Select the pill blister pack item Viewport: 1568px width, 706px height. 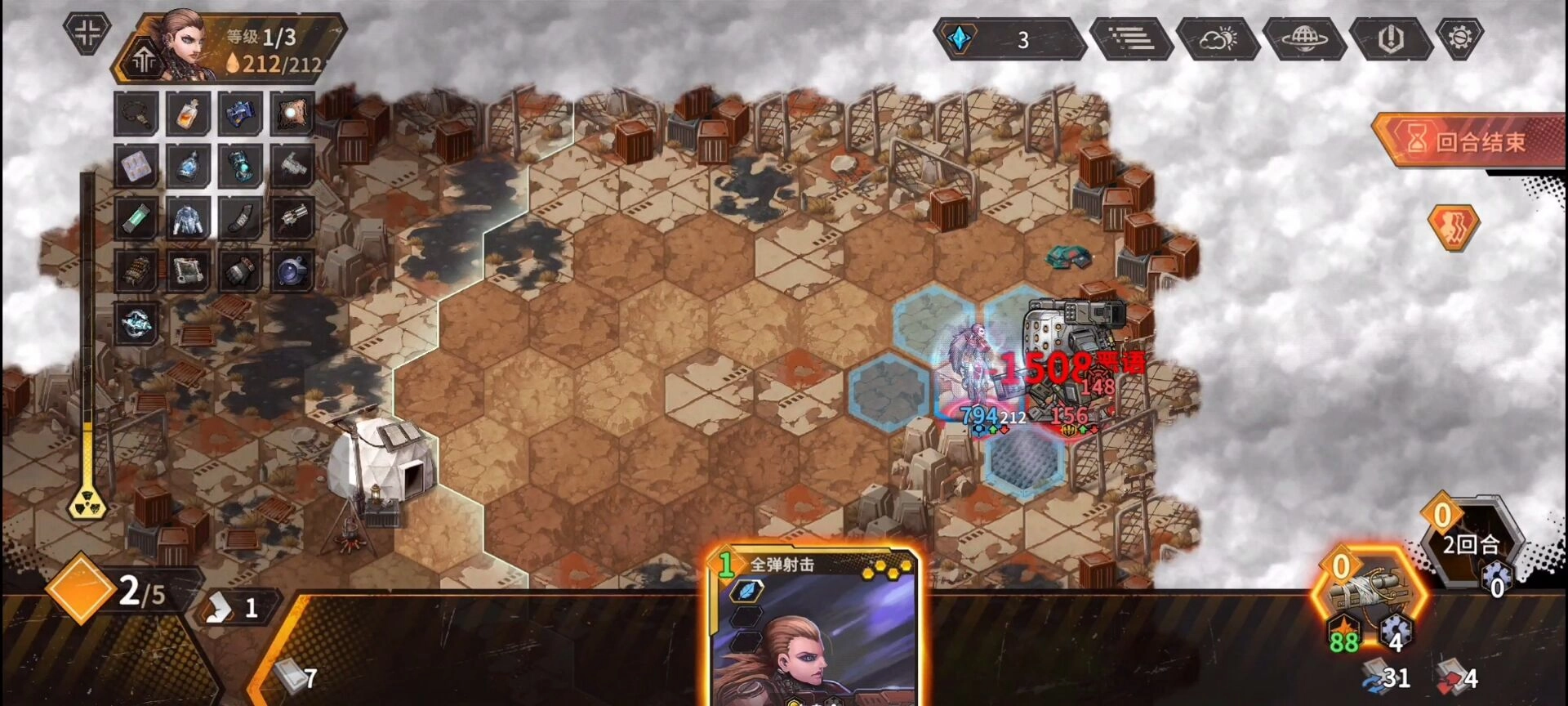pyautogui.click(x=136, y=166)
